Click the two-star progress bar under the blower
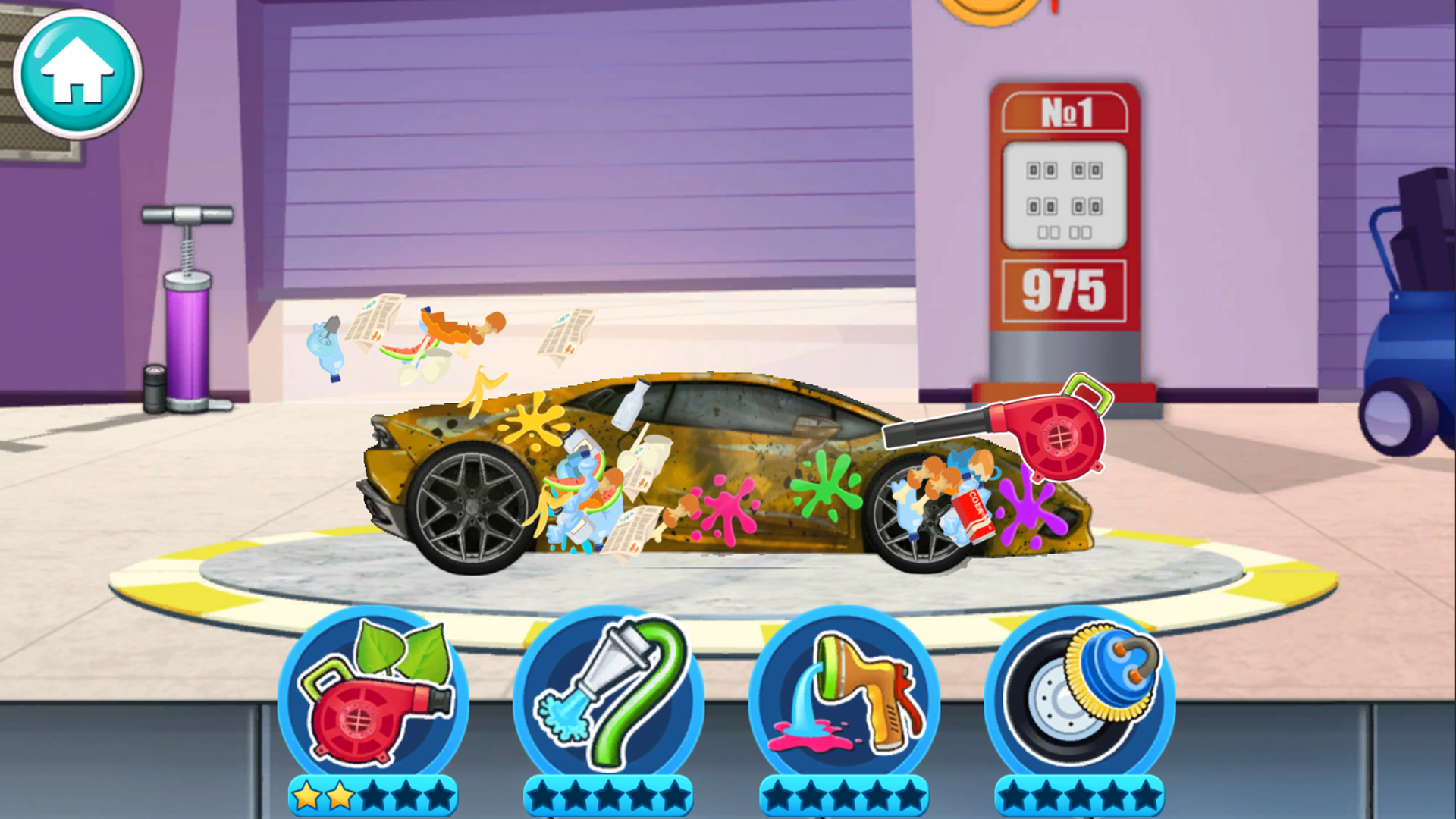The width and height of the screenshot is (1456, 819). click(x=371, y=796)
